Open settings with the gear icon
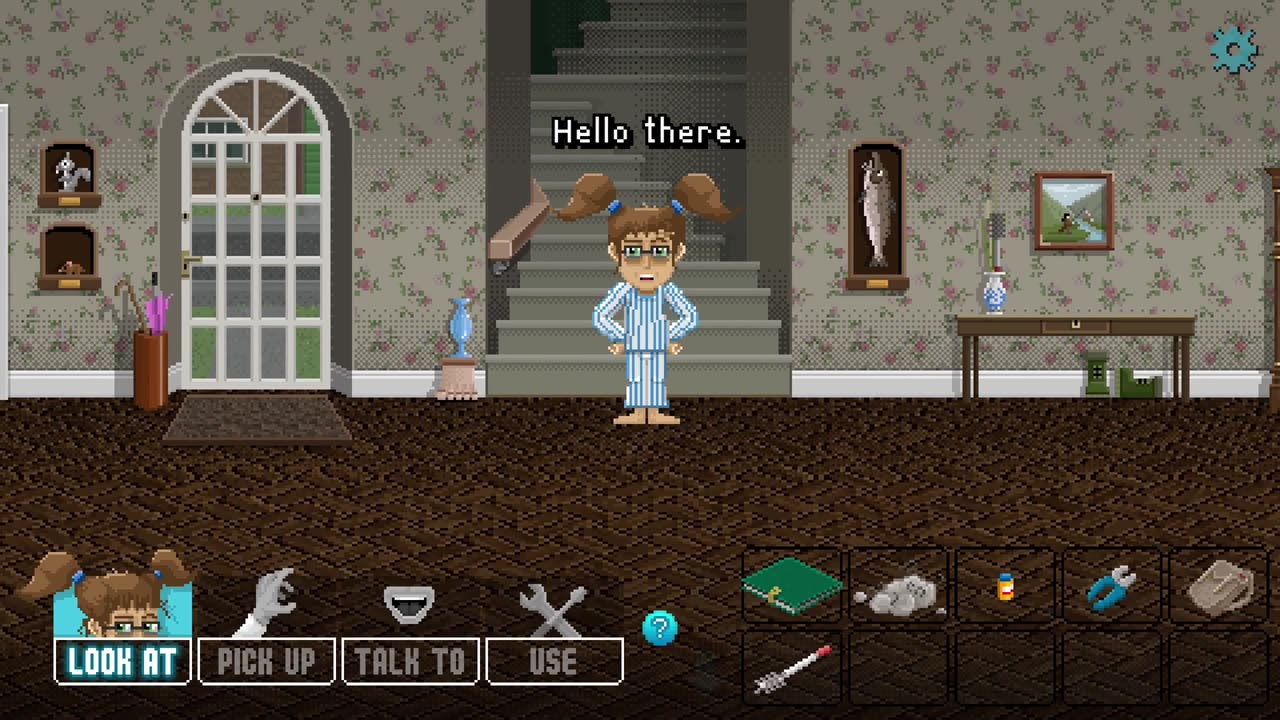This screenshot has width=1280, height=720. tap(1233, 50)
